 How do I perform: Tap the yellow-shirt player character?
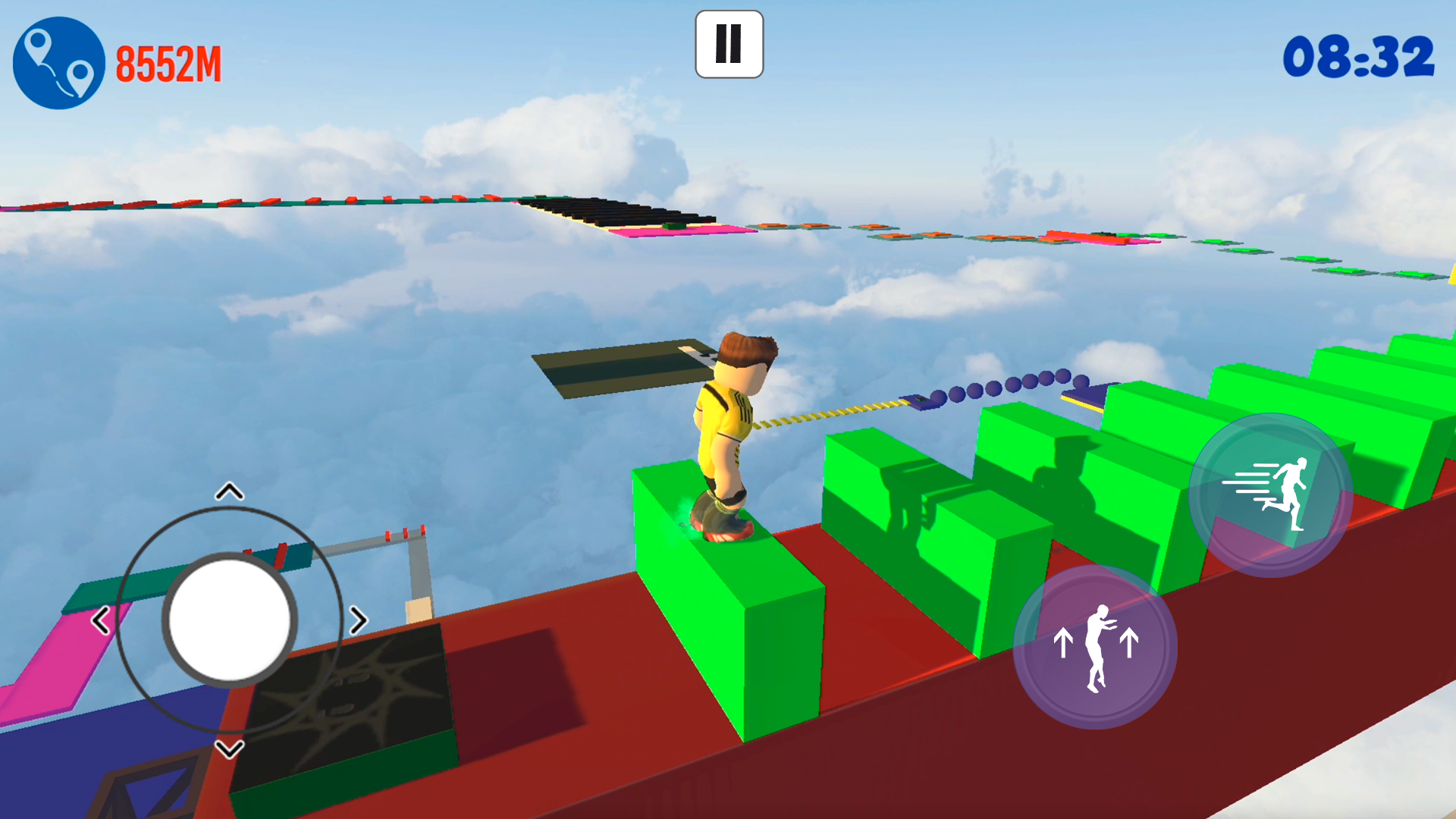(728, 432)
